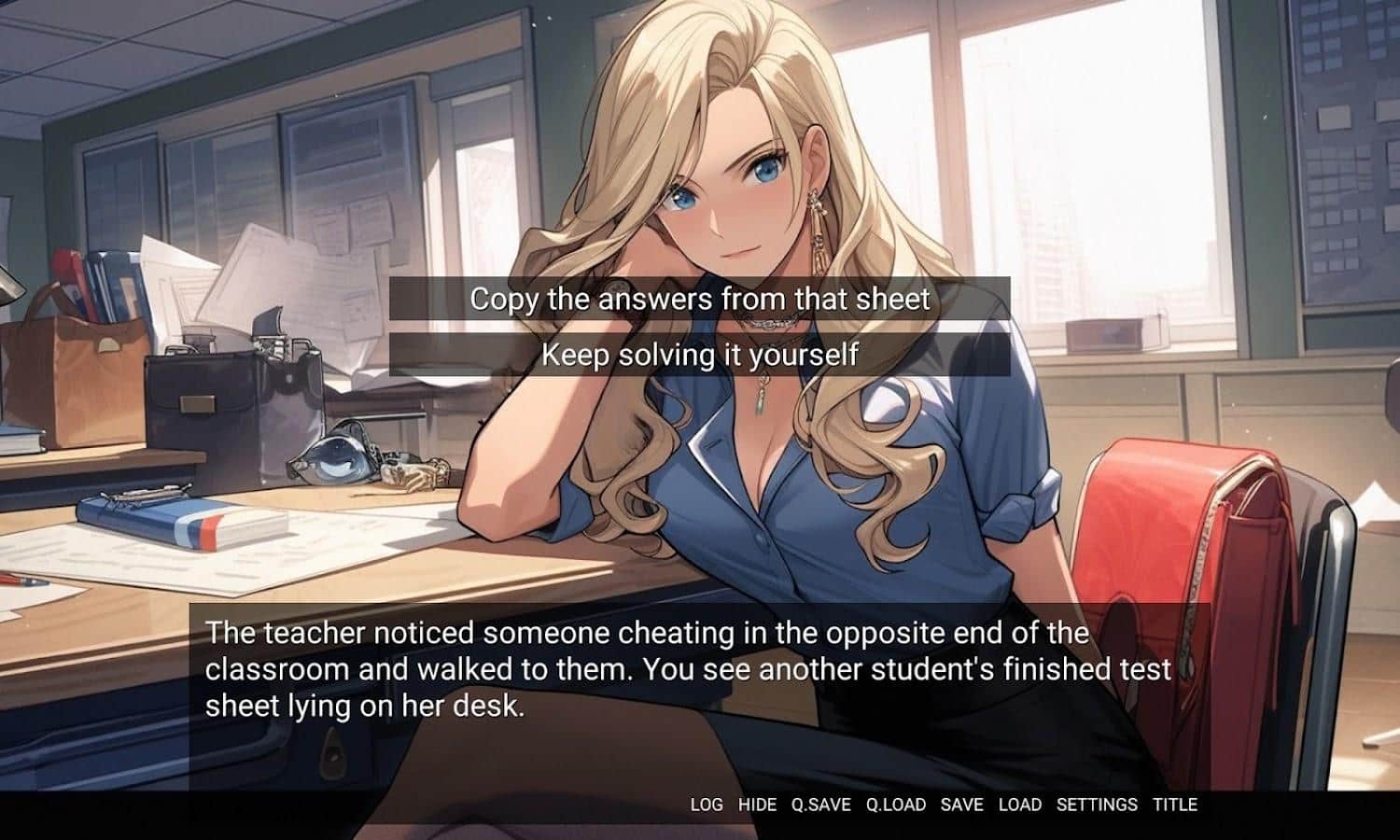Return to the TITLE screen
The image size is (1400, 840).
pyautogui.click(x=1174, y=804)
